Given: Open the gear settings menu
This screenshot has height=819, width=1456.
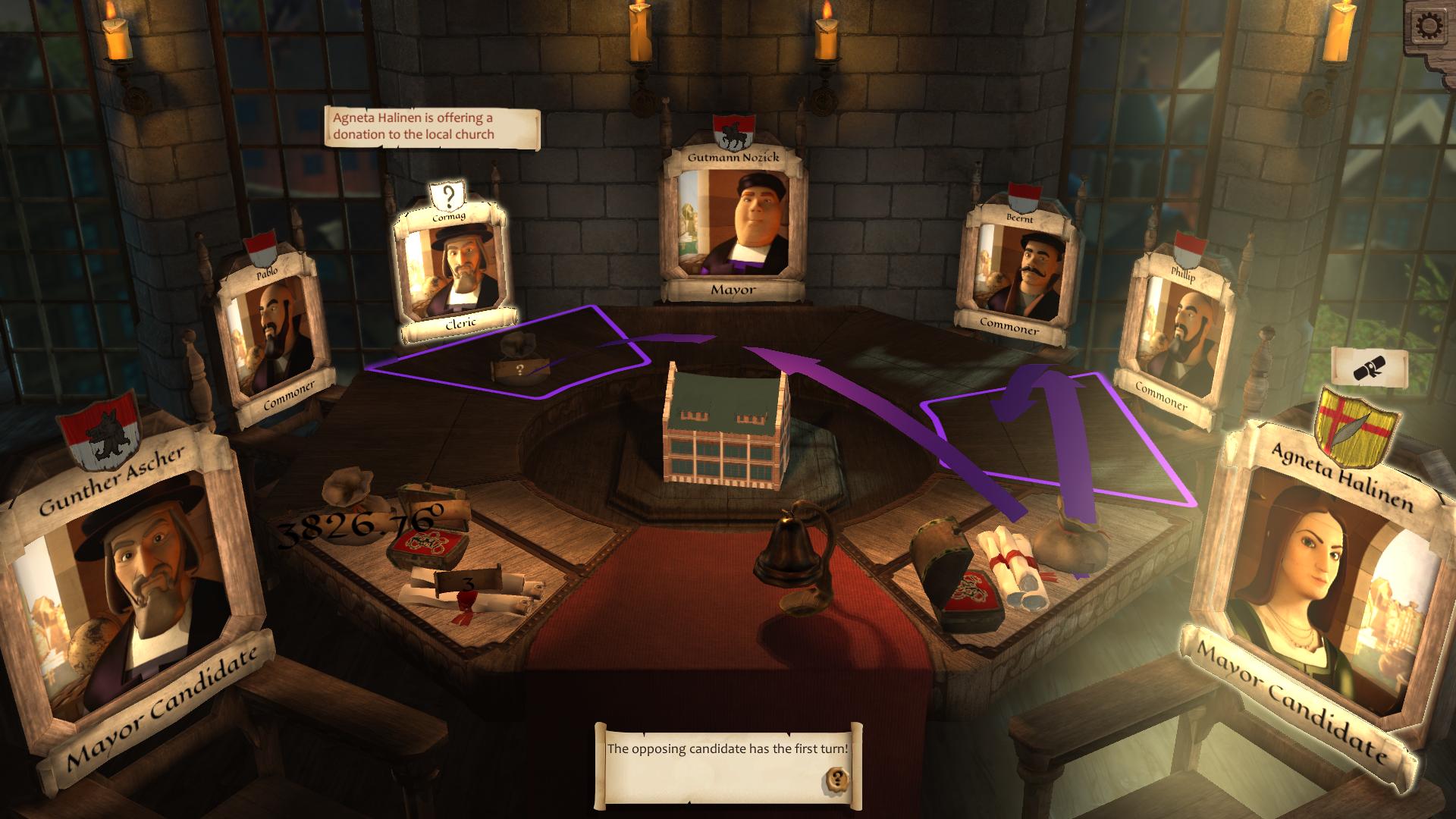Looking at the screenshot, I should tap(1430, 27).
